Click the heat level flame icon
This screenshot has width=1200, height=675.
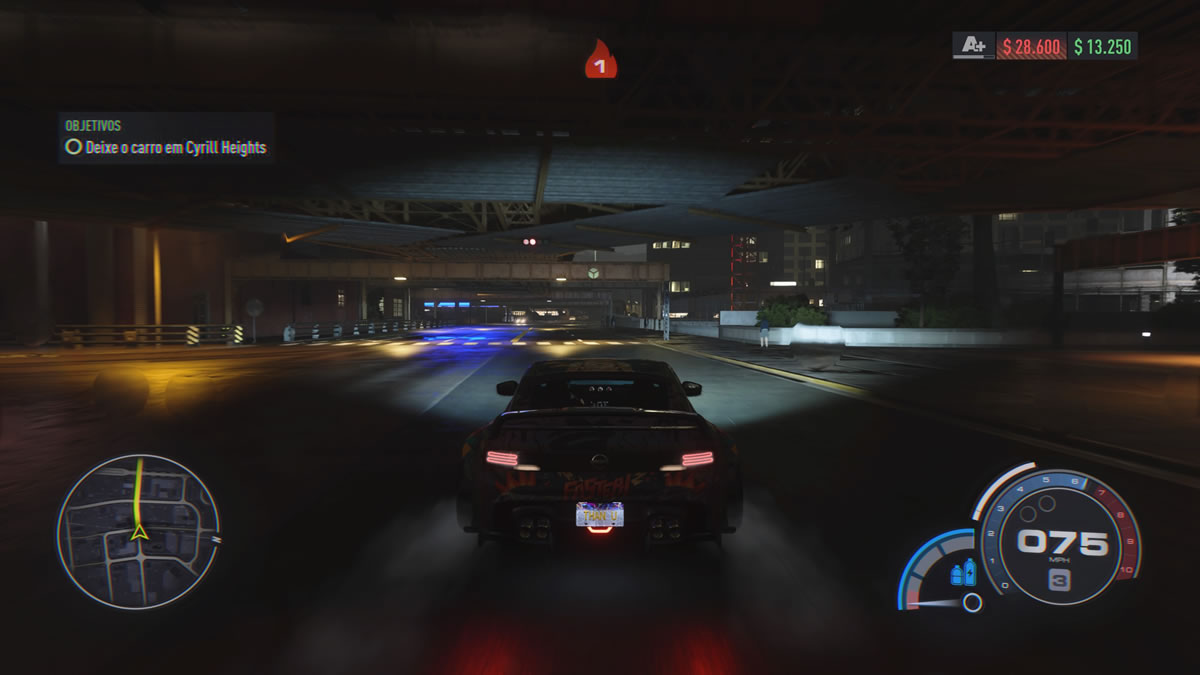(x=600, y=61)
